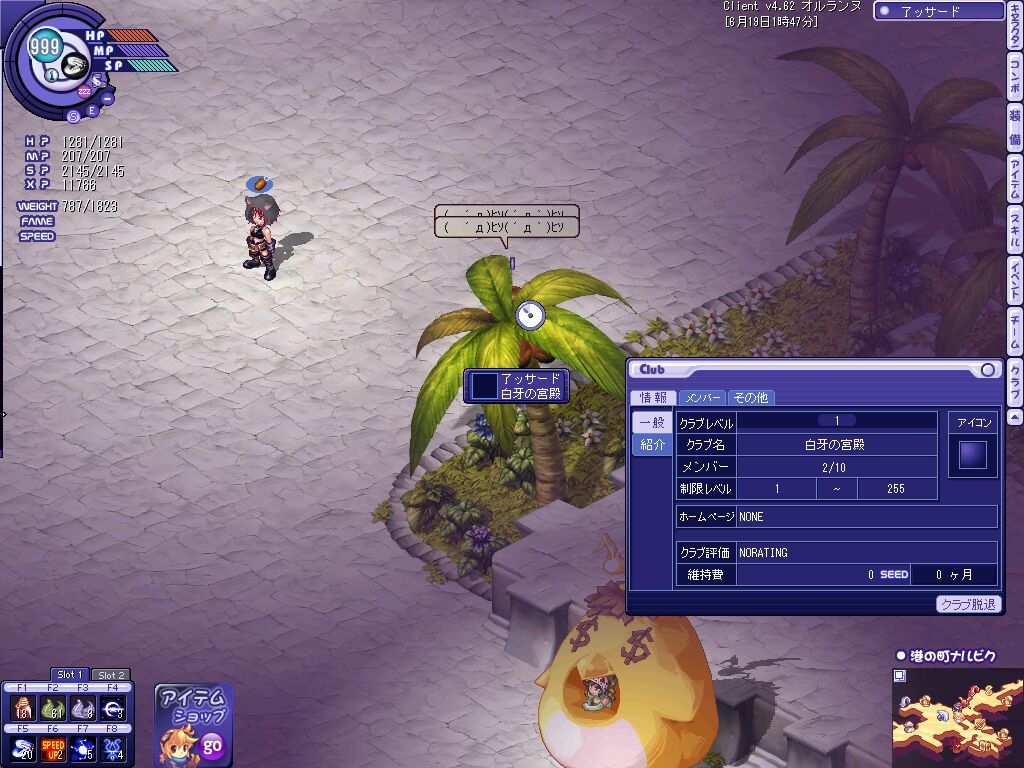Switch hotbar to Slot 2

[x=111, y=675]
